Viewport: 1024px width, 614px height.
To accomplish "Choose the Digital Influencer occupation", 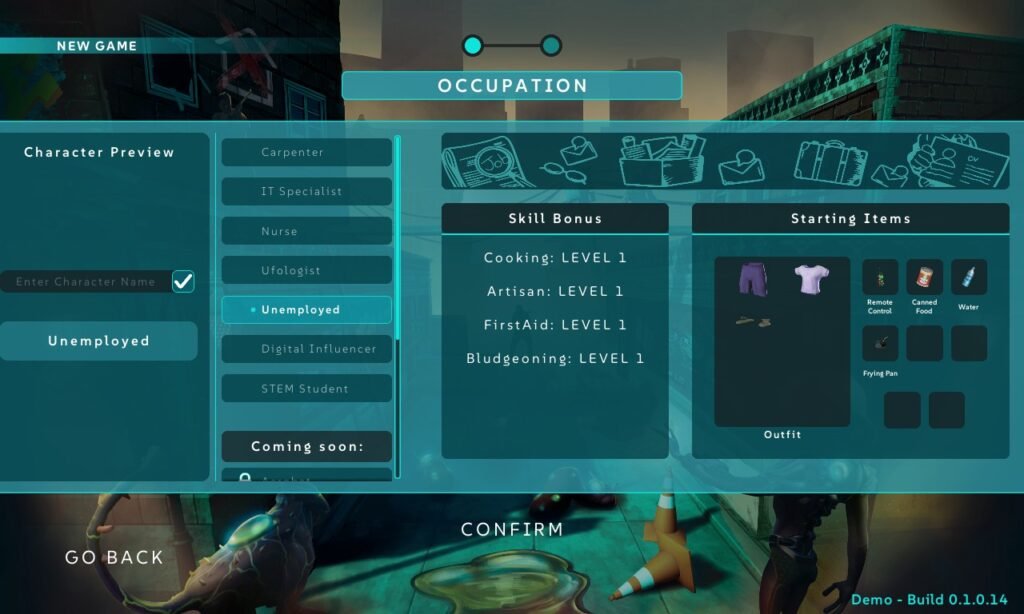I will pos(306,349).
